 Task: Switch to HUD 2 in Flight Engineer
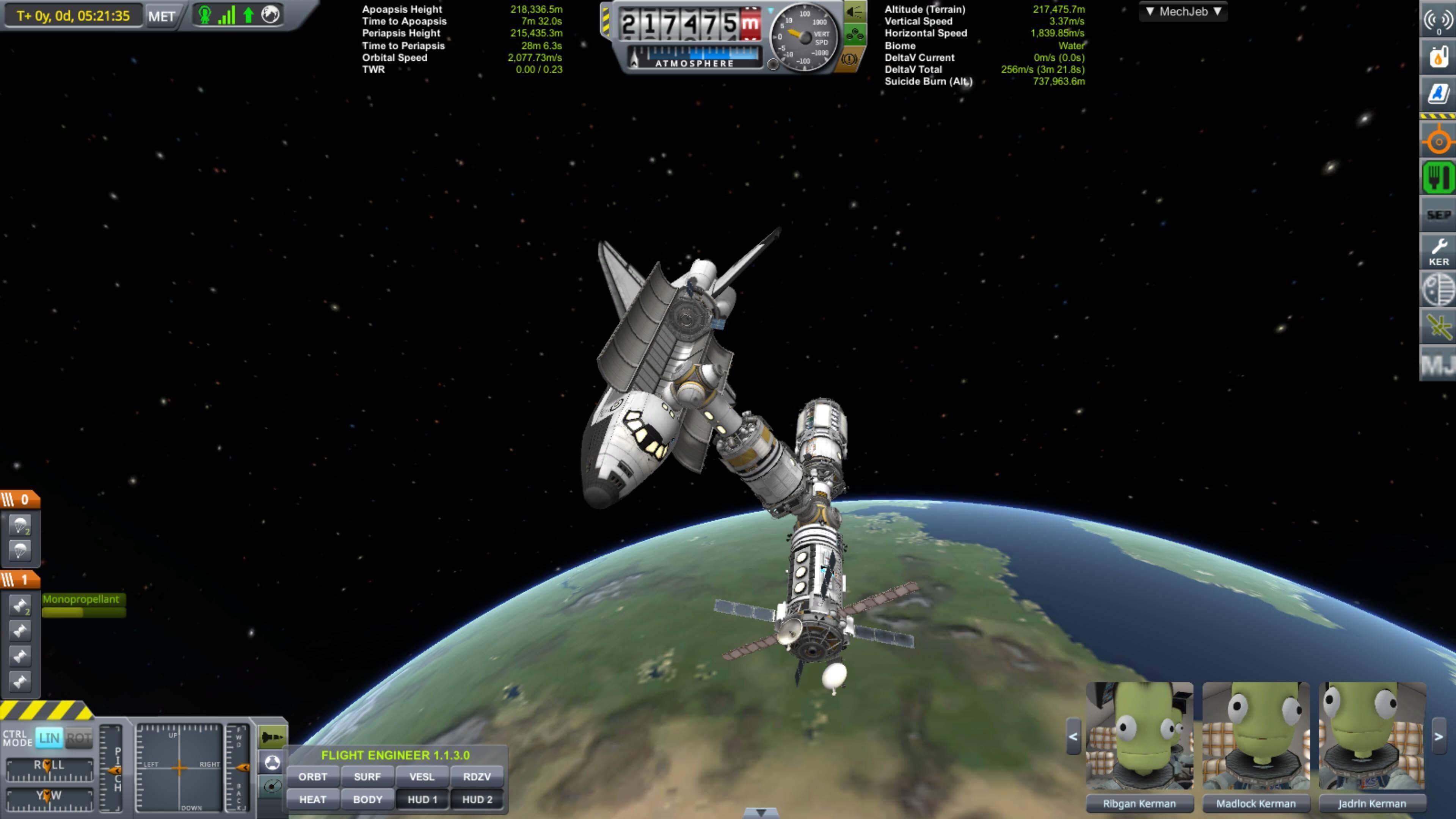[477, 799]
